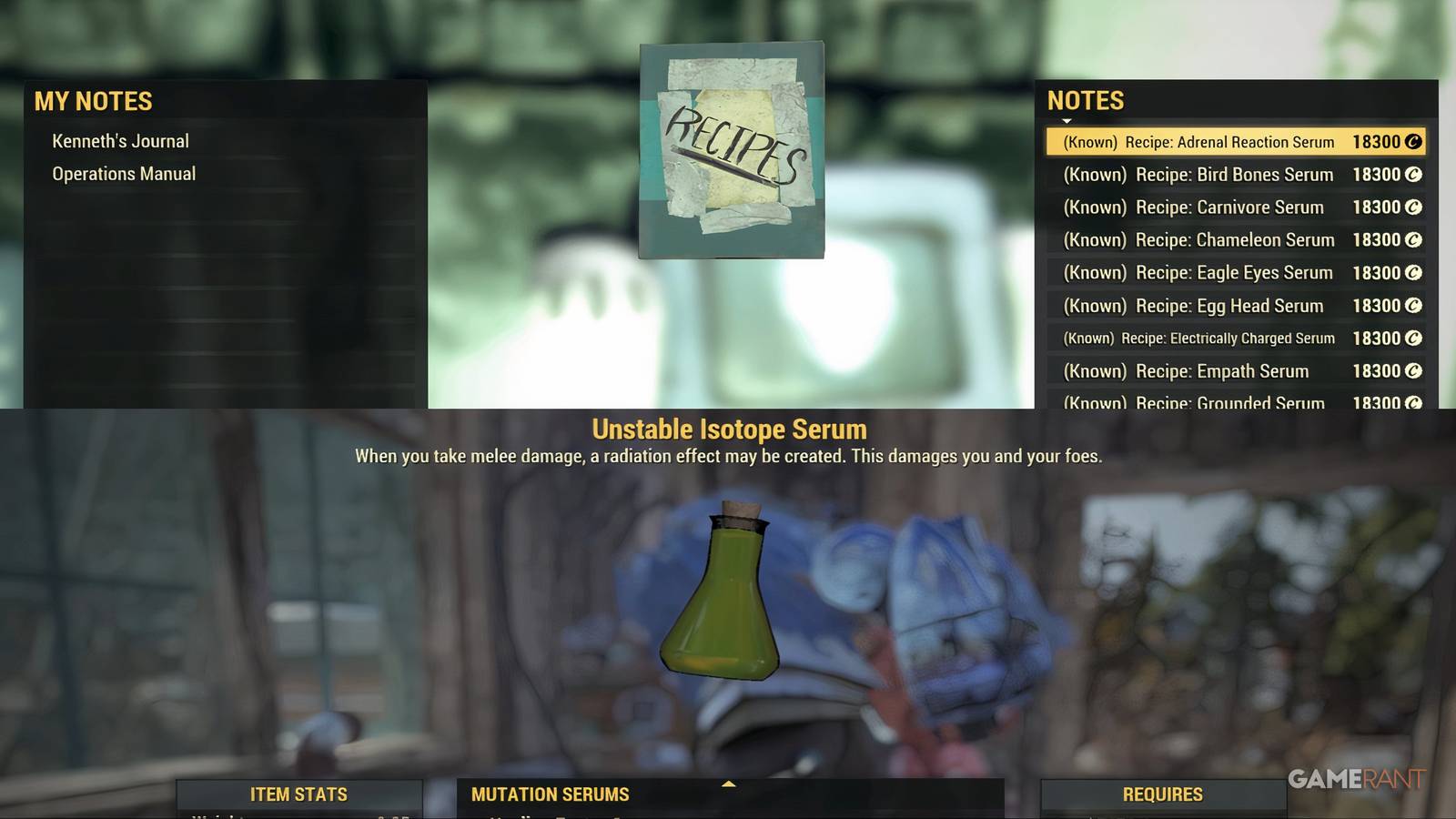This screenshot has height=819, width=1456.
Task: Click the caps icon beside Grounded Serum
Action: point(1412,402)
